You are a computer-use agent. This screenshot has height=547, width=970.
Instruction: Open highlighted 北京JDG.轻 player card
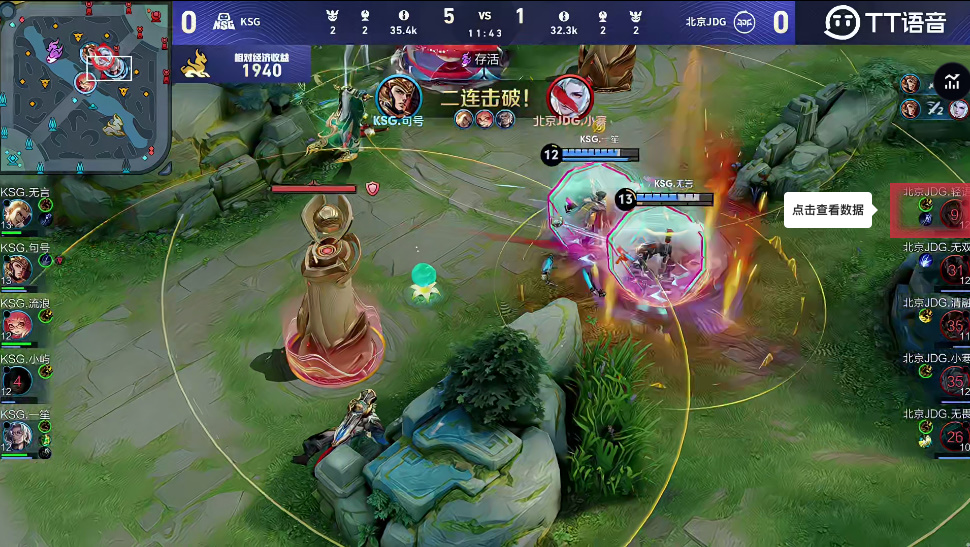932,210
